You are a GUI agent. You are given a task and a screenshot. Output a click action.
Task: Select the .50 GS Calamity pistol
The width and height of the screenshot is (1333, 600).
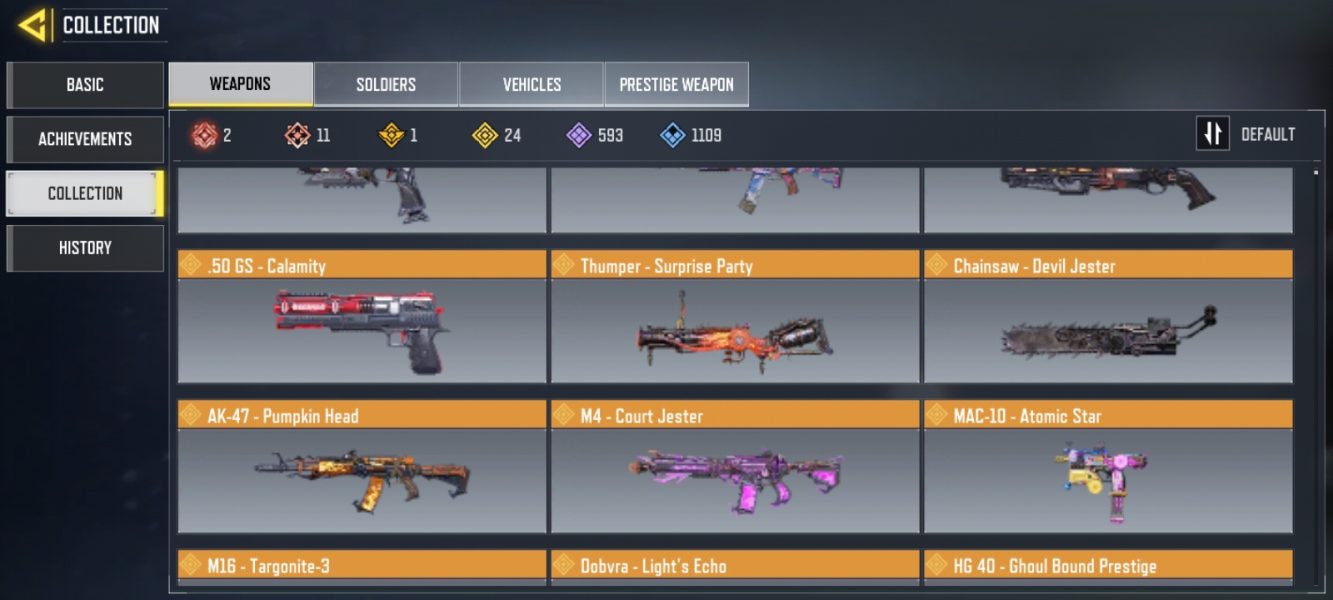(x=362, y=330)
